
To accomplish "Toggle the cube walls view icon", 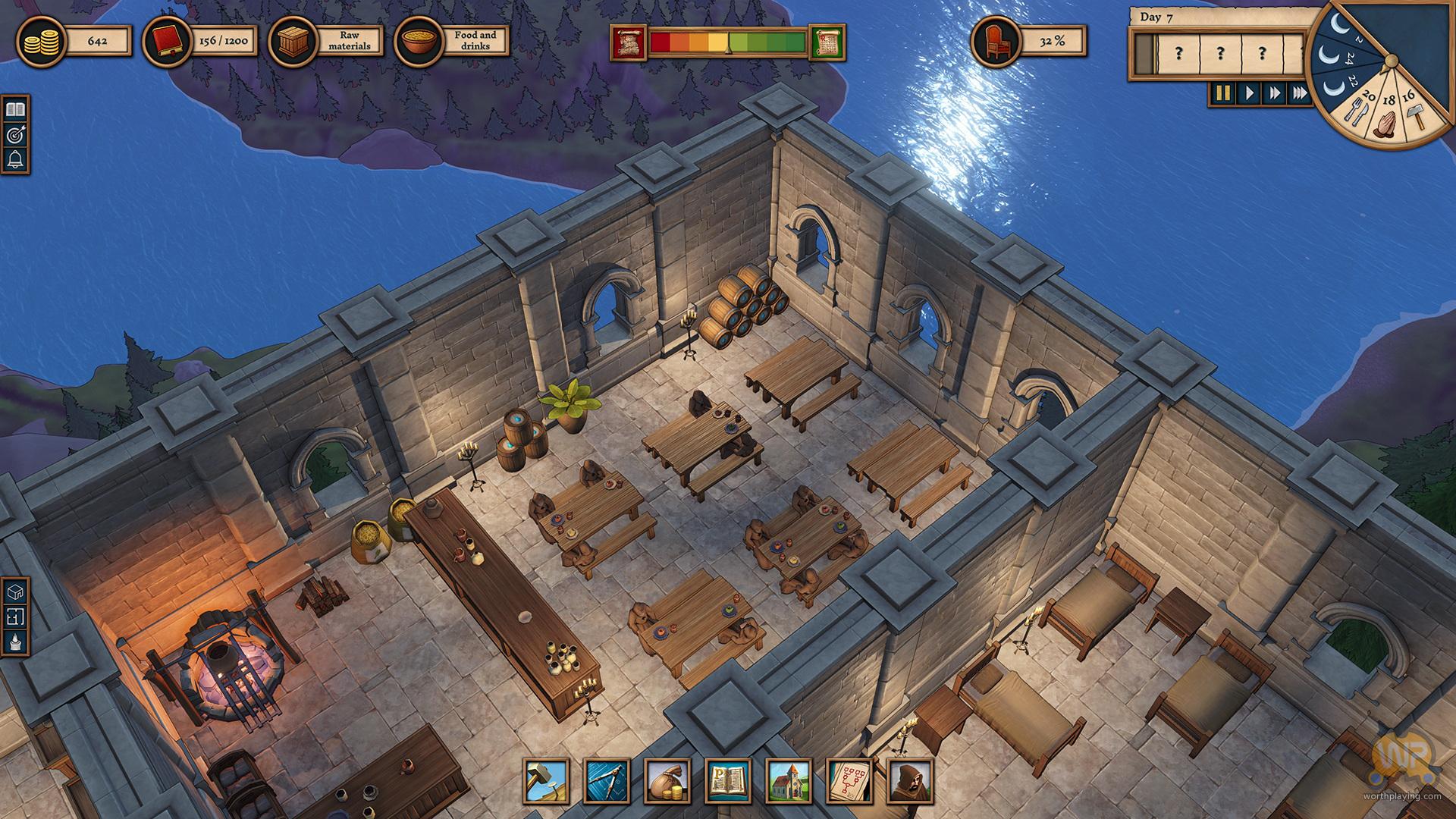I will [15, 591].
